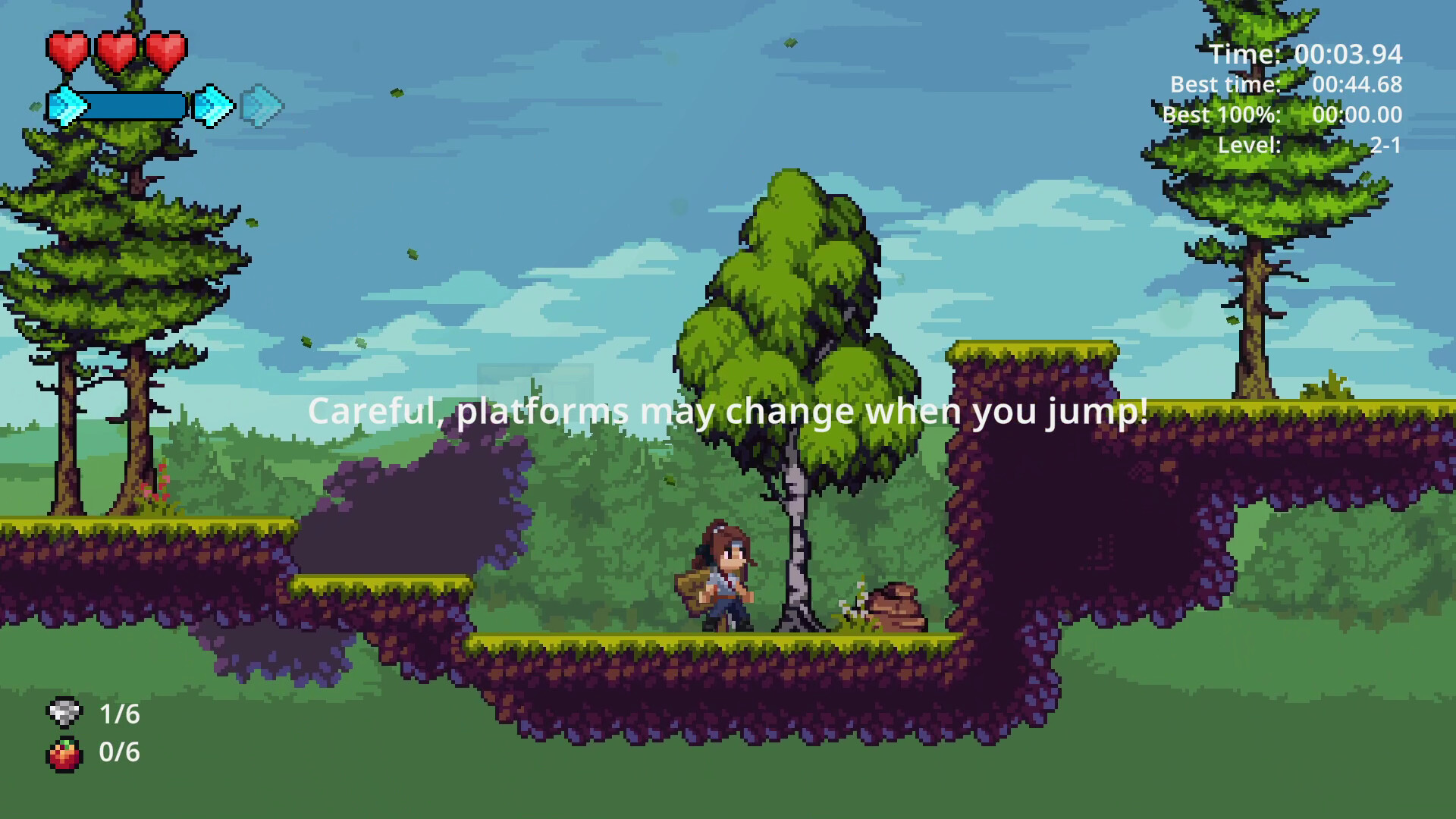Click the blue dash arrow beside the energy bar
Screen dimensions: 1456x819
point(212,106)
